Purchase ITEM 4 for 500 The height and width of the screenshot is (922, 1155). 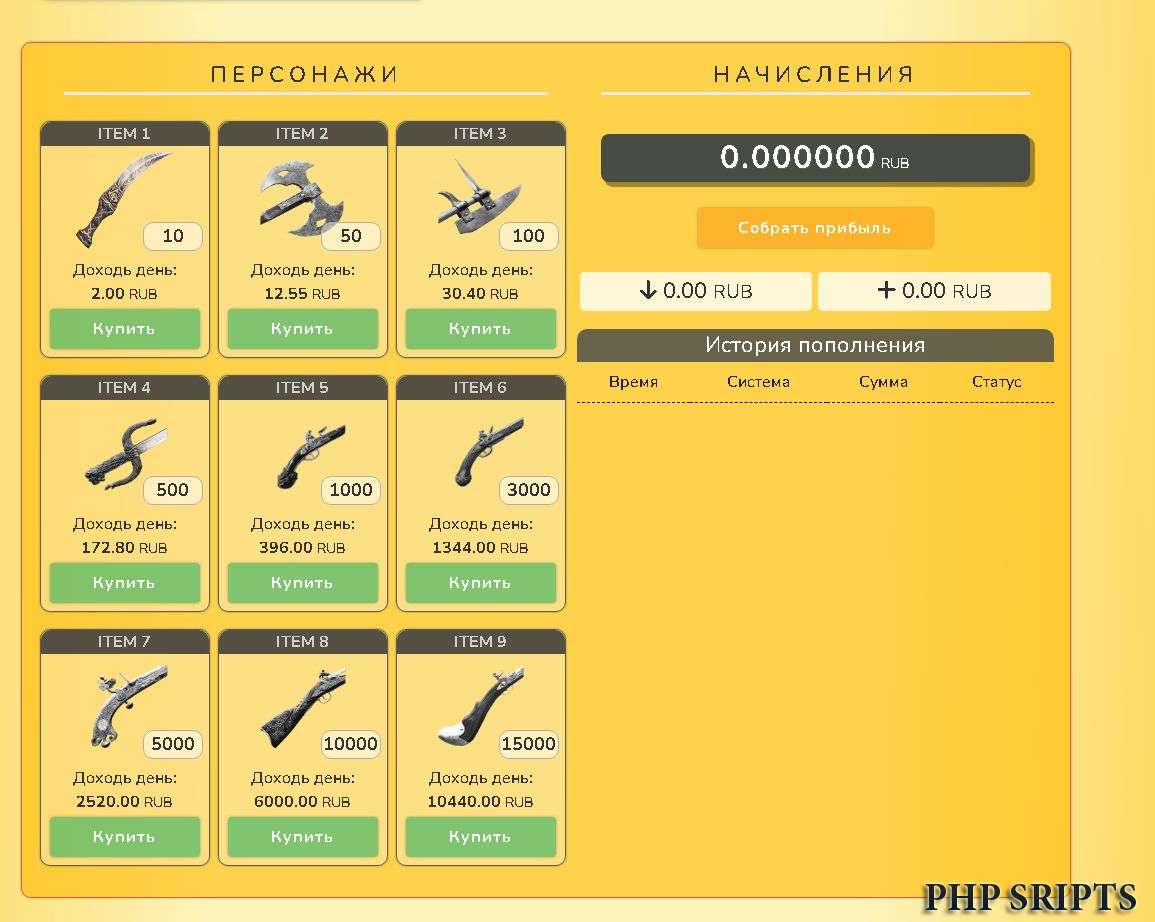125,583
